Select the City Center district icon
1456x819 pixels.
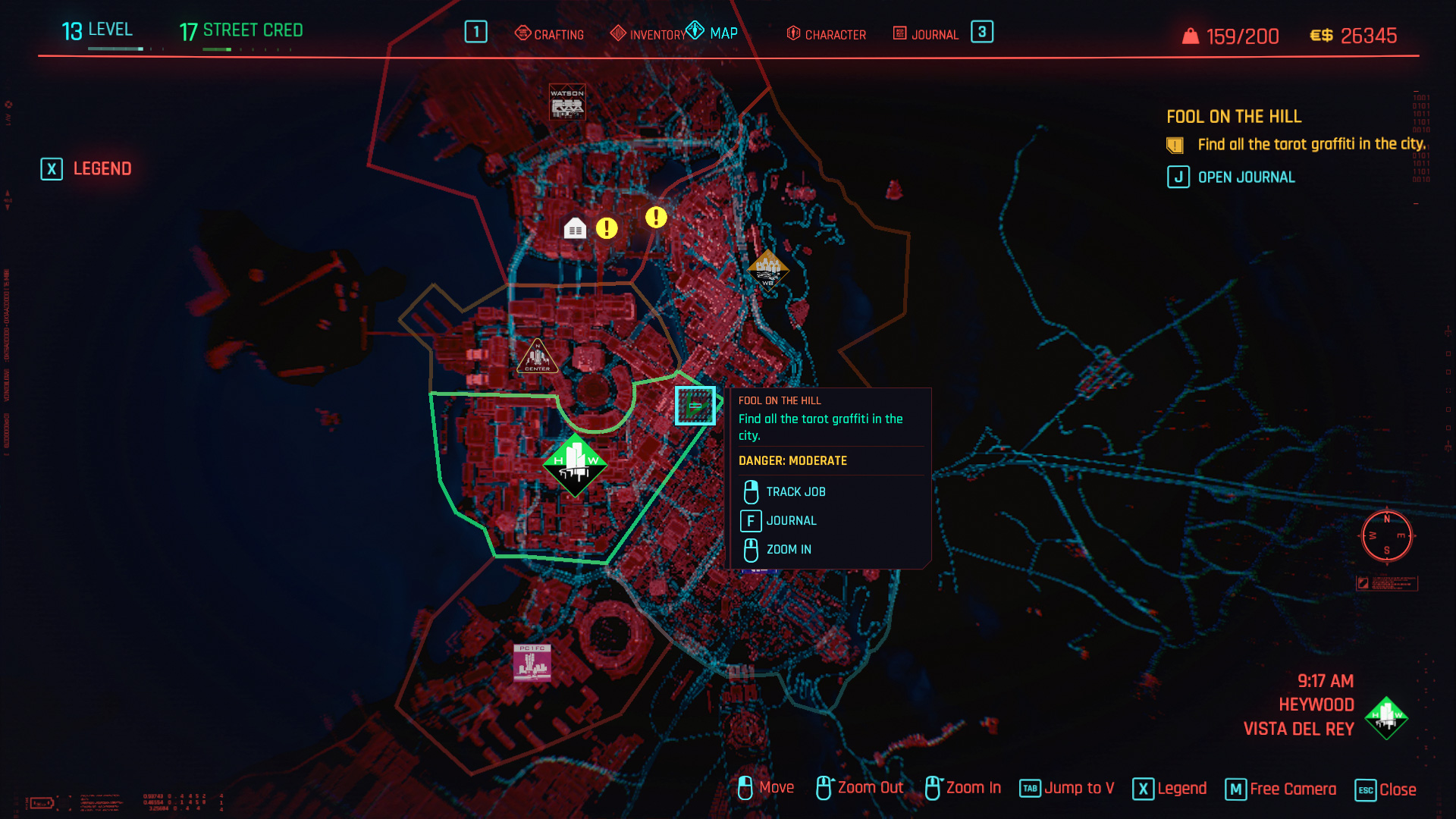click(x=538, y=356)
